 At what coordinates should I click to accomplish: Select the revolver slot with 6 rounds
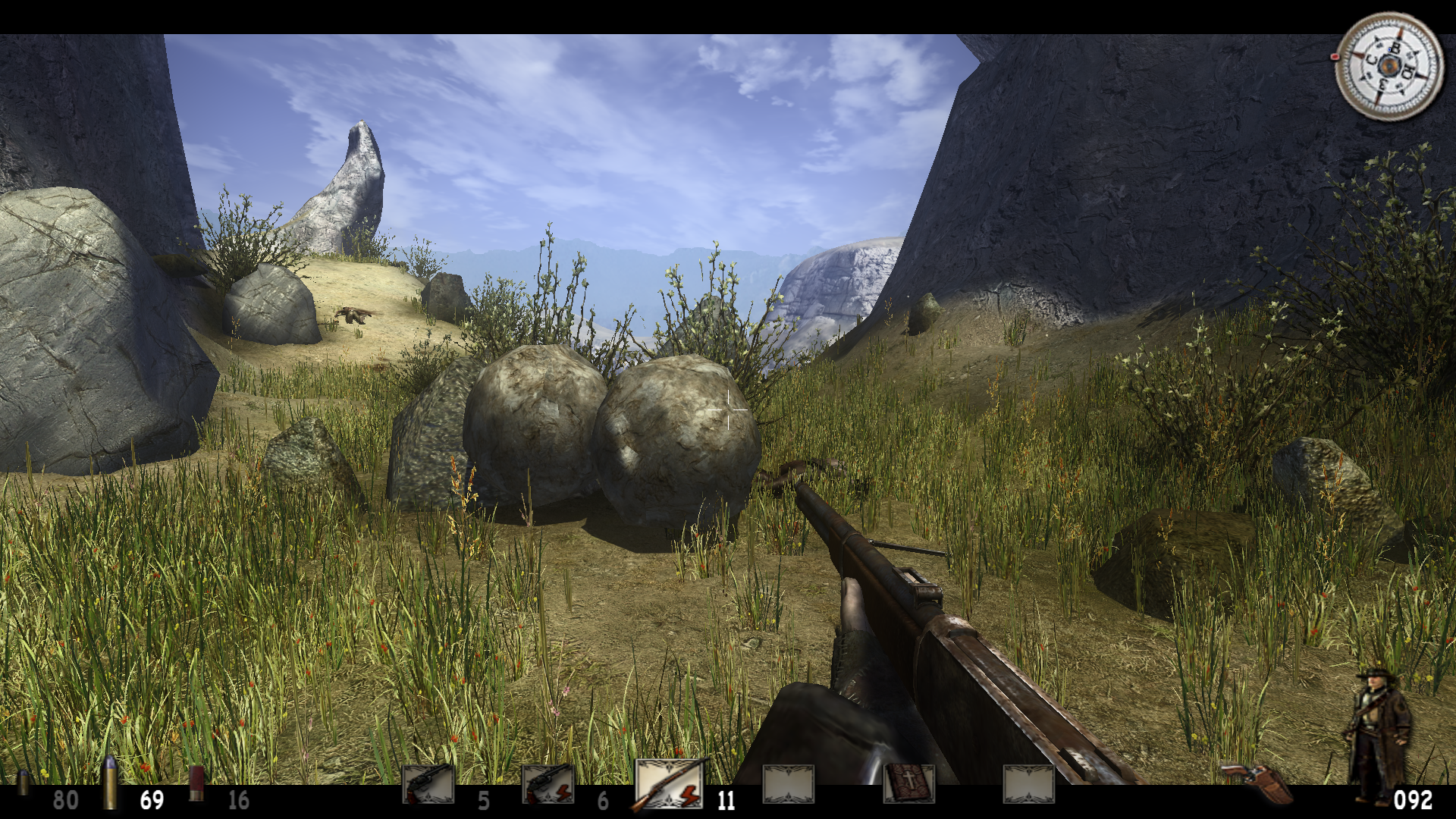[x=548, y=783]
